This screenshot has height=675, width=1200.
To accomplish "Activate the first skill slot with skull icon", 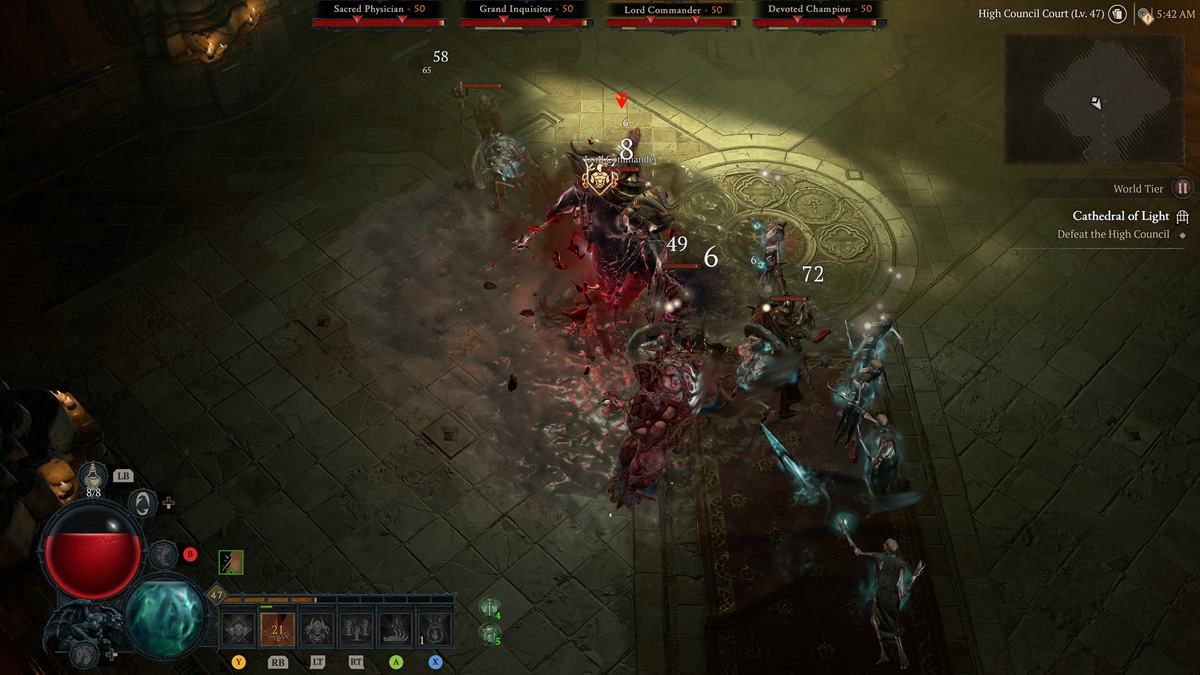I will coord(238,629).
